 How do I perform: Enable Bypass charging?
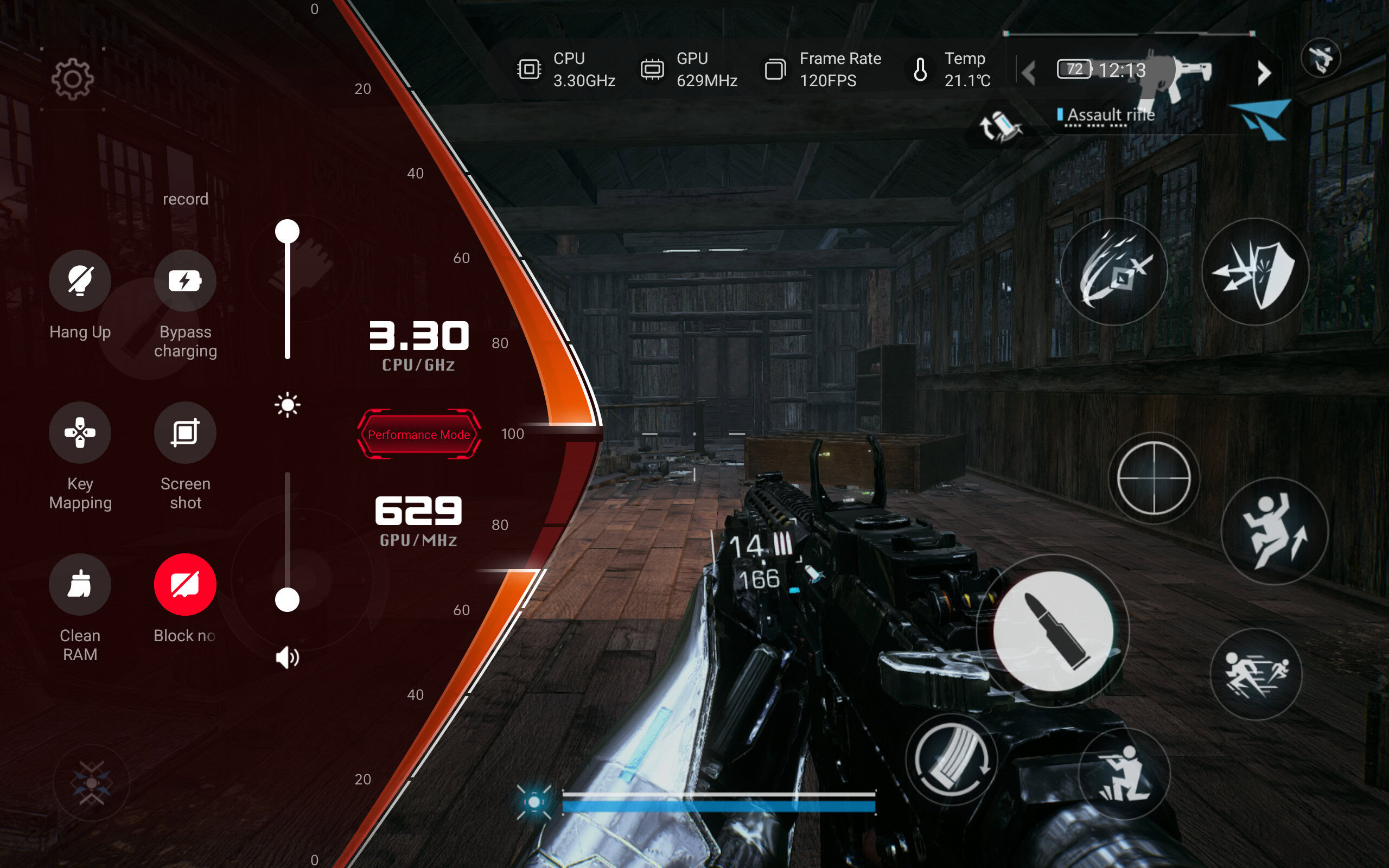point(185,280)
